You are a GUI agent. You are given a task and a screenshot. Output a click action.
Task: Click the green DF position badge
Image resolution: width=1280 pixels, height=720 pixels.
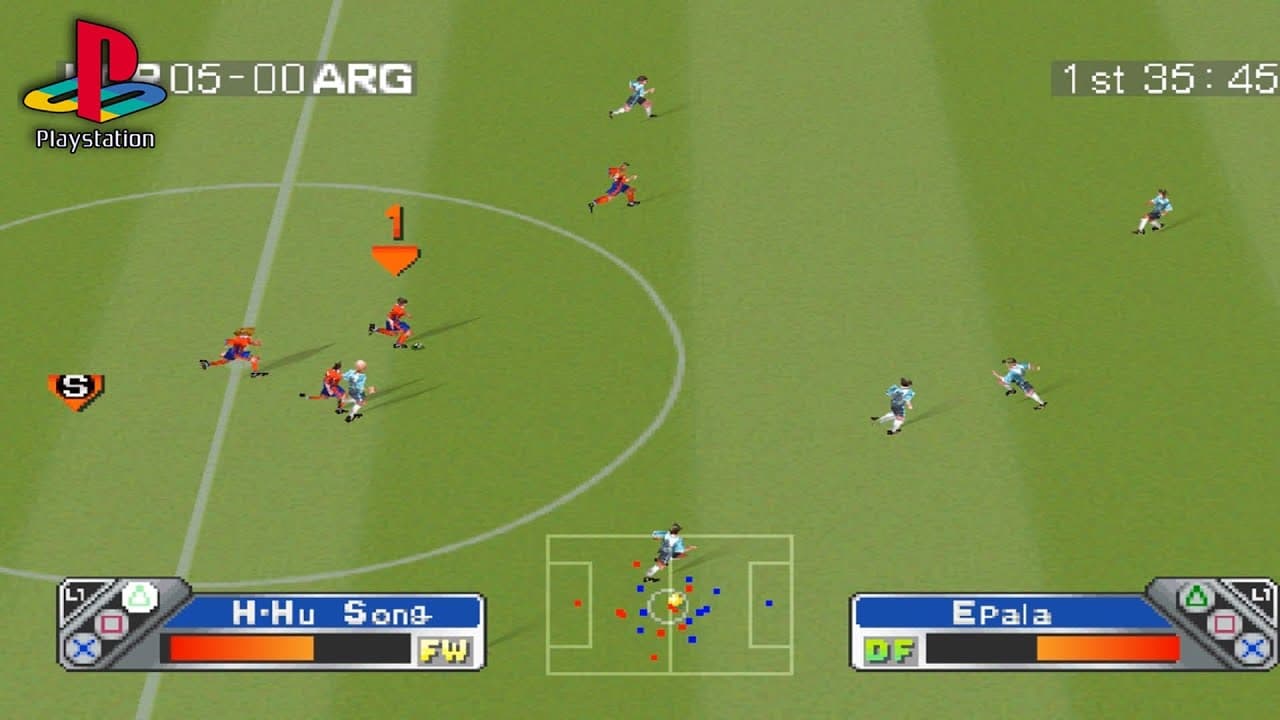[889, 649]
